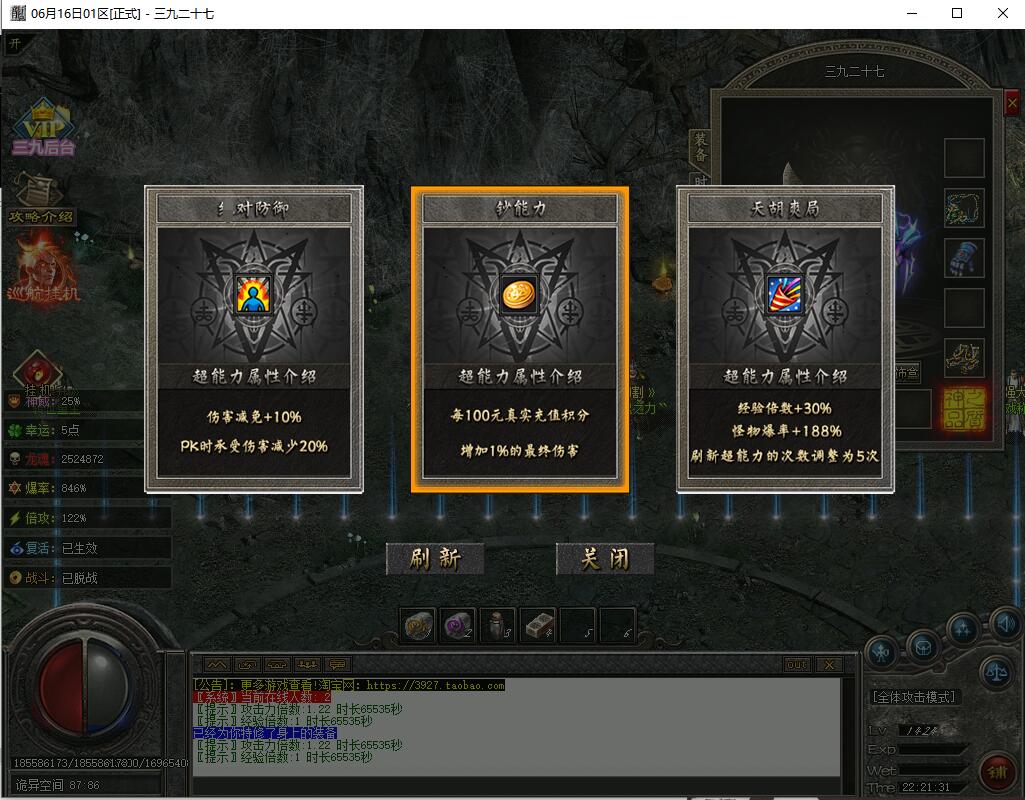Screen dimensions: 1025x800
Task: Use the stone brick item in slot 4
Action: 538,625
